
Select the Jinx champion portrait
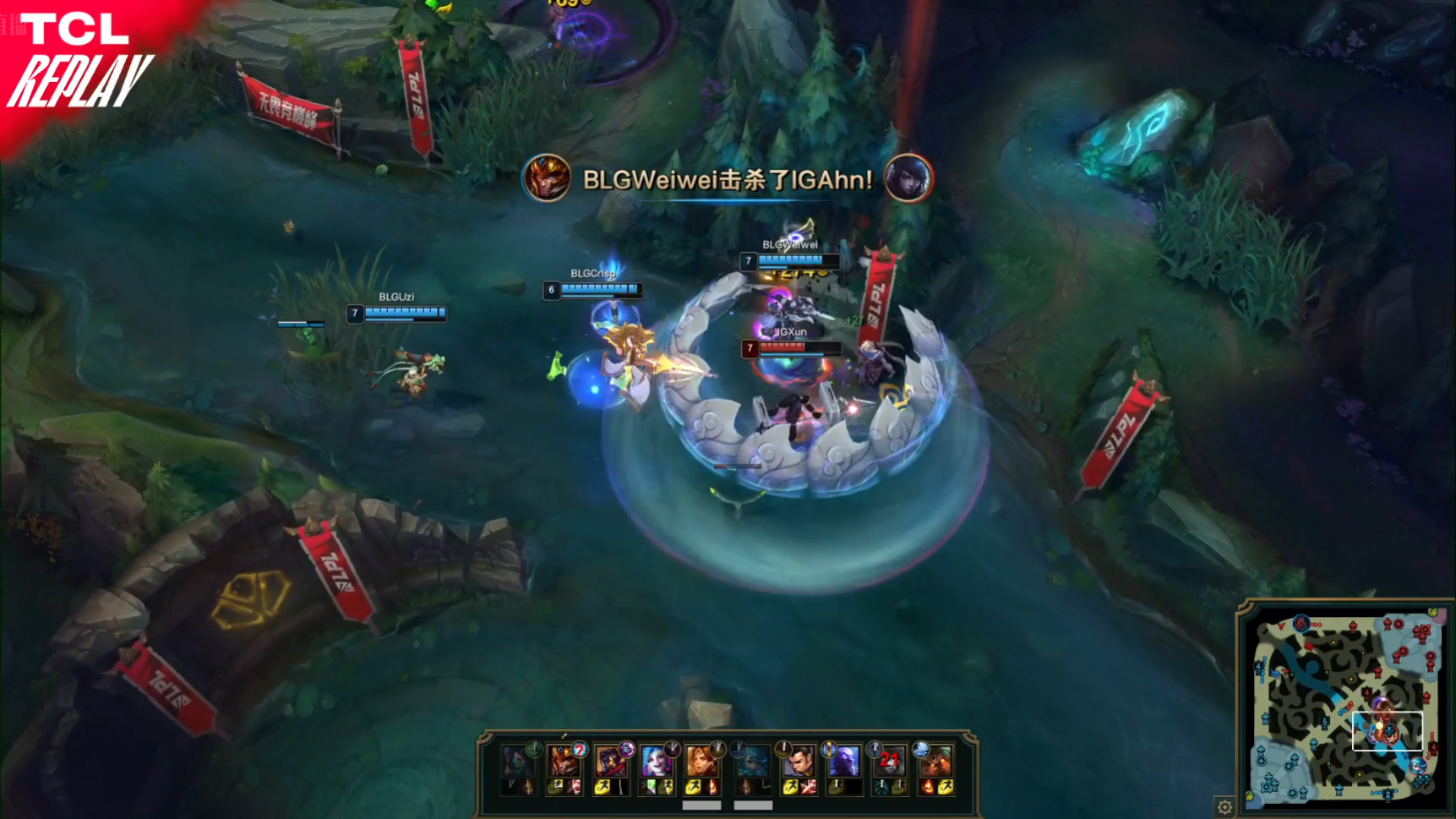click(x=656, y=762)
